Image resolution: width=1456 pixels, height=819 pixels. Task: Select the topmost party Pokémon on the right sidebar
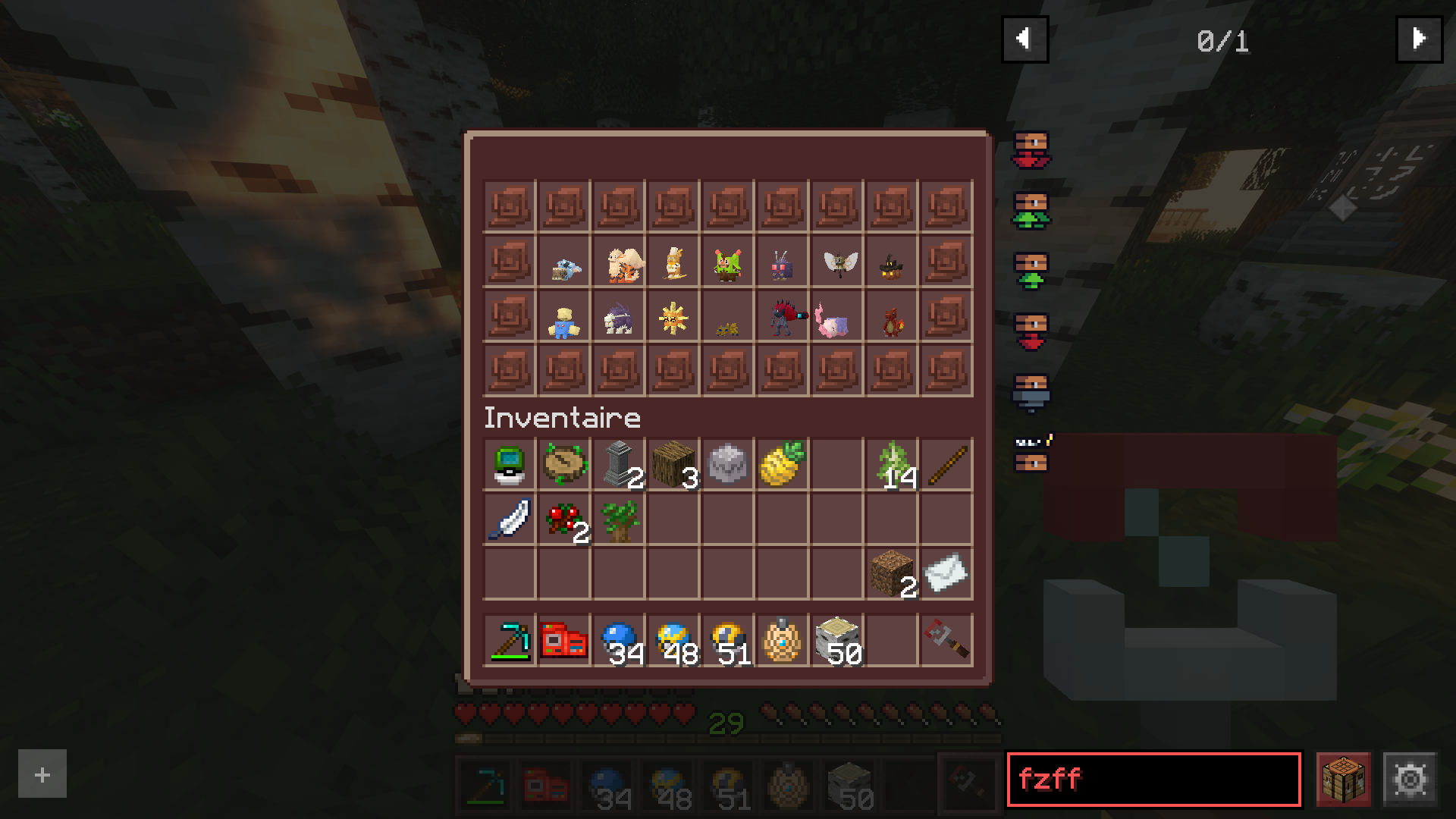[x=1031, y=148]
